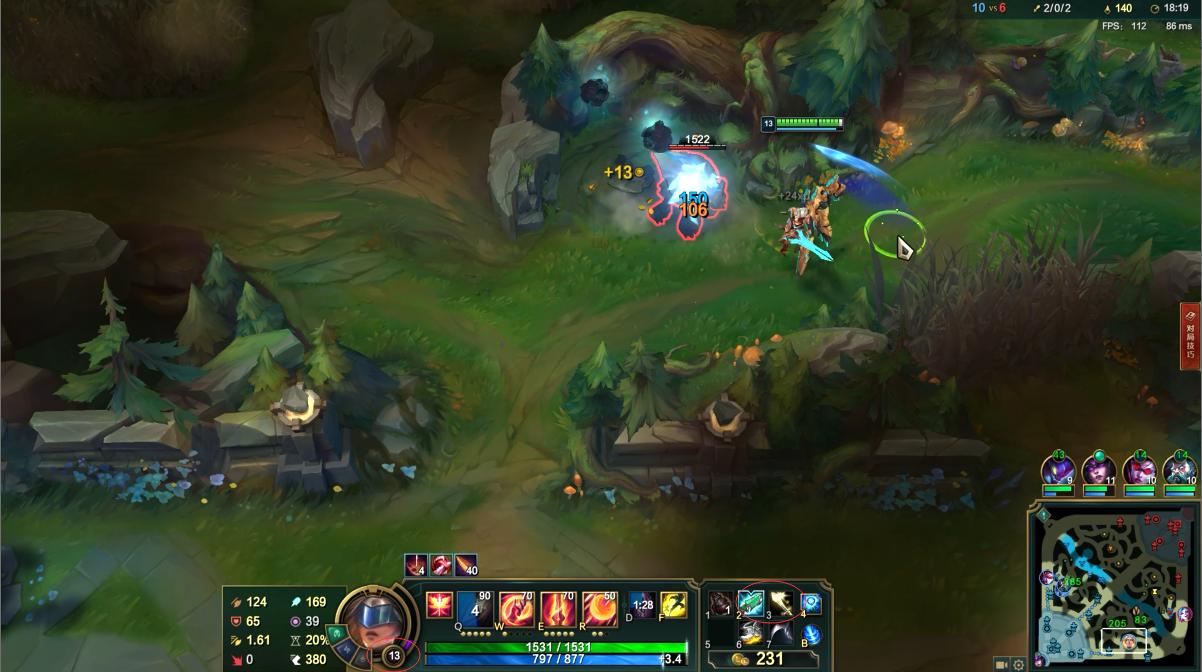Use the E ability icon

click(558, 608)
